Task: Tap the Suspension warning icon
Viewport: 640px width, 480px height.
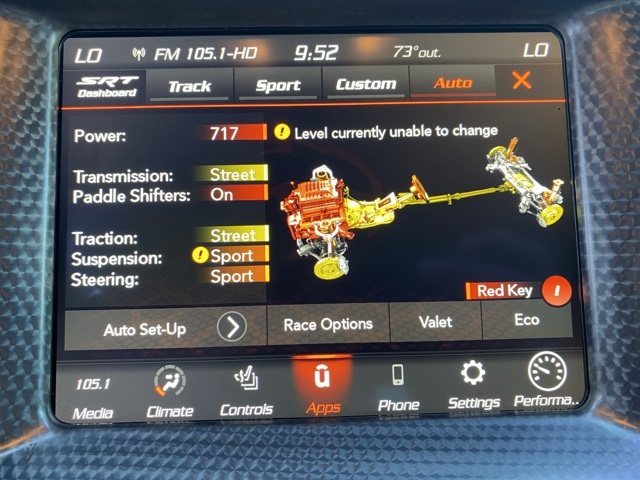Action: [200, 256]
